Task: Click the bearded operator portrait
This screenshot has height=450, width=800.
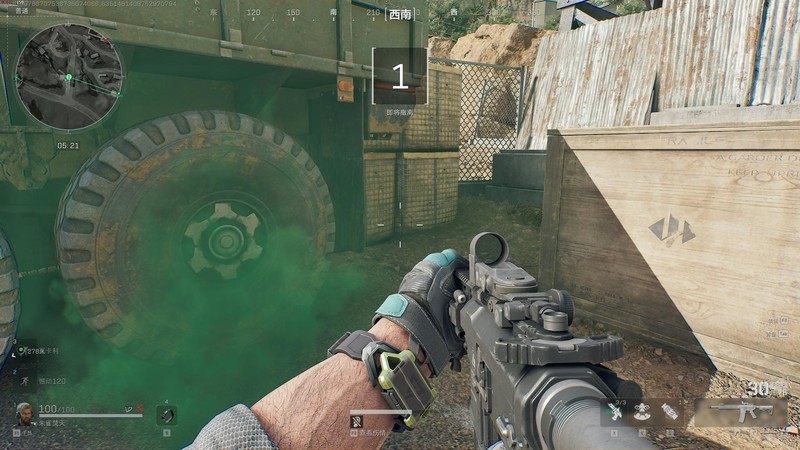Action: (23, 413)
